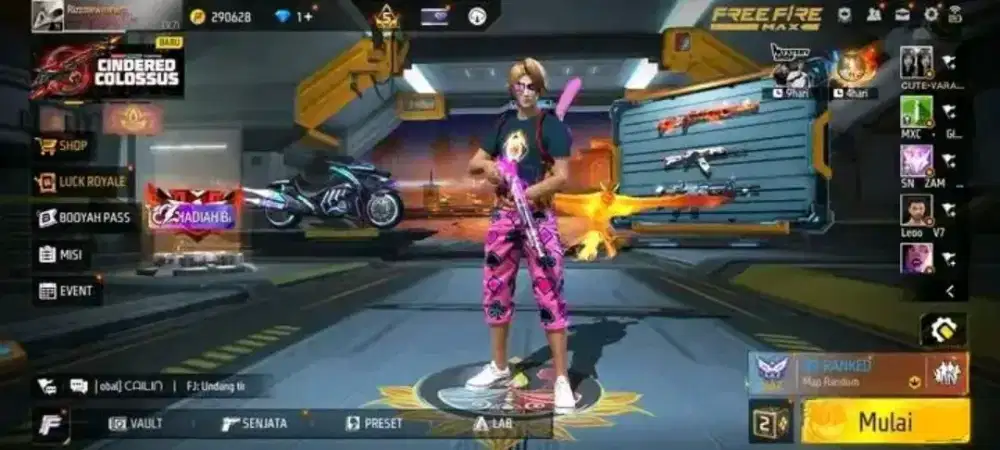Collapse the friends list with the arrow
This screenshot has width=1000, height=450.
tap(949, 291)
